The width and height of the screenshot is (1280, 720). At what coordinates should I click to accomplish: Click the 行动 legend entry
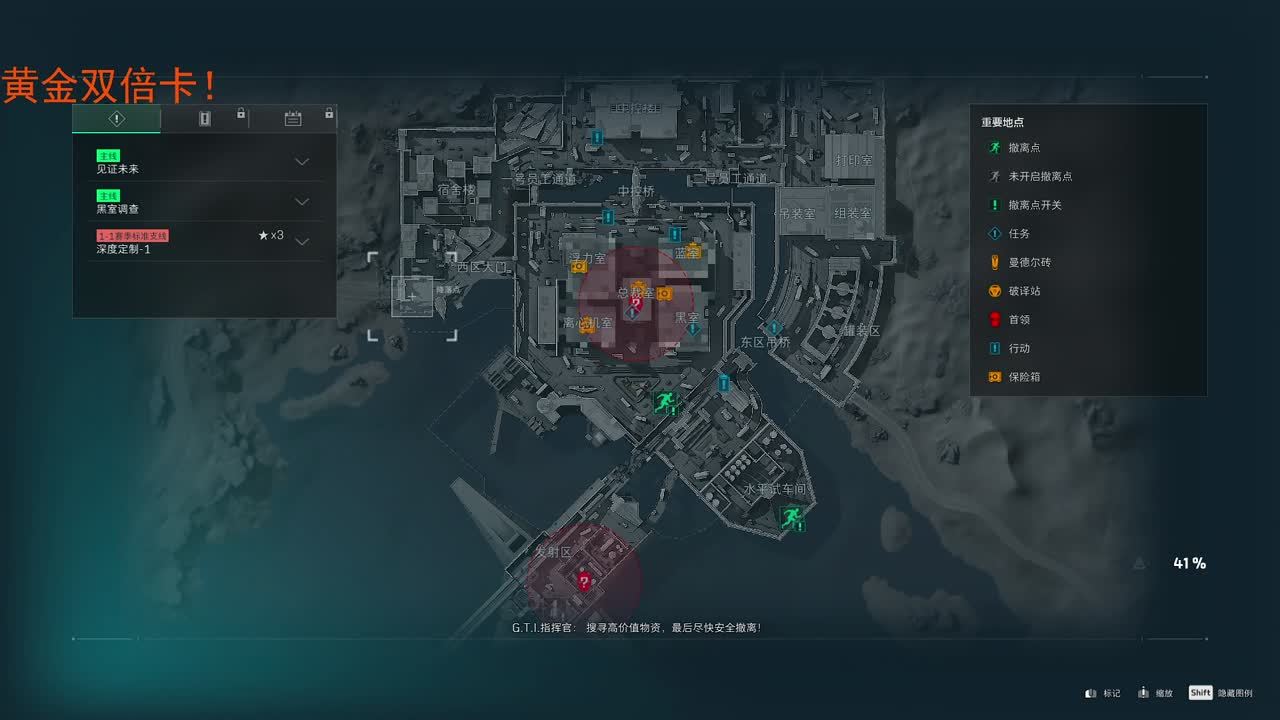(x=1019, y=348)
